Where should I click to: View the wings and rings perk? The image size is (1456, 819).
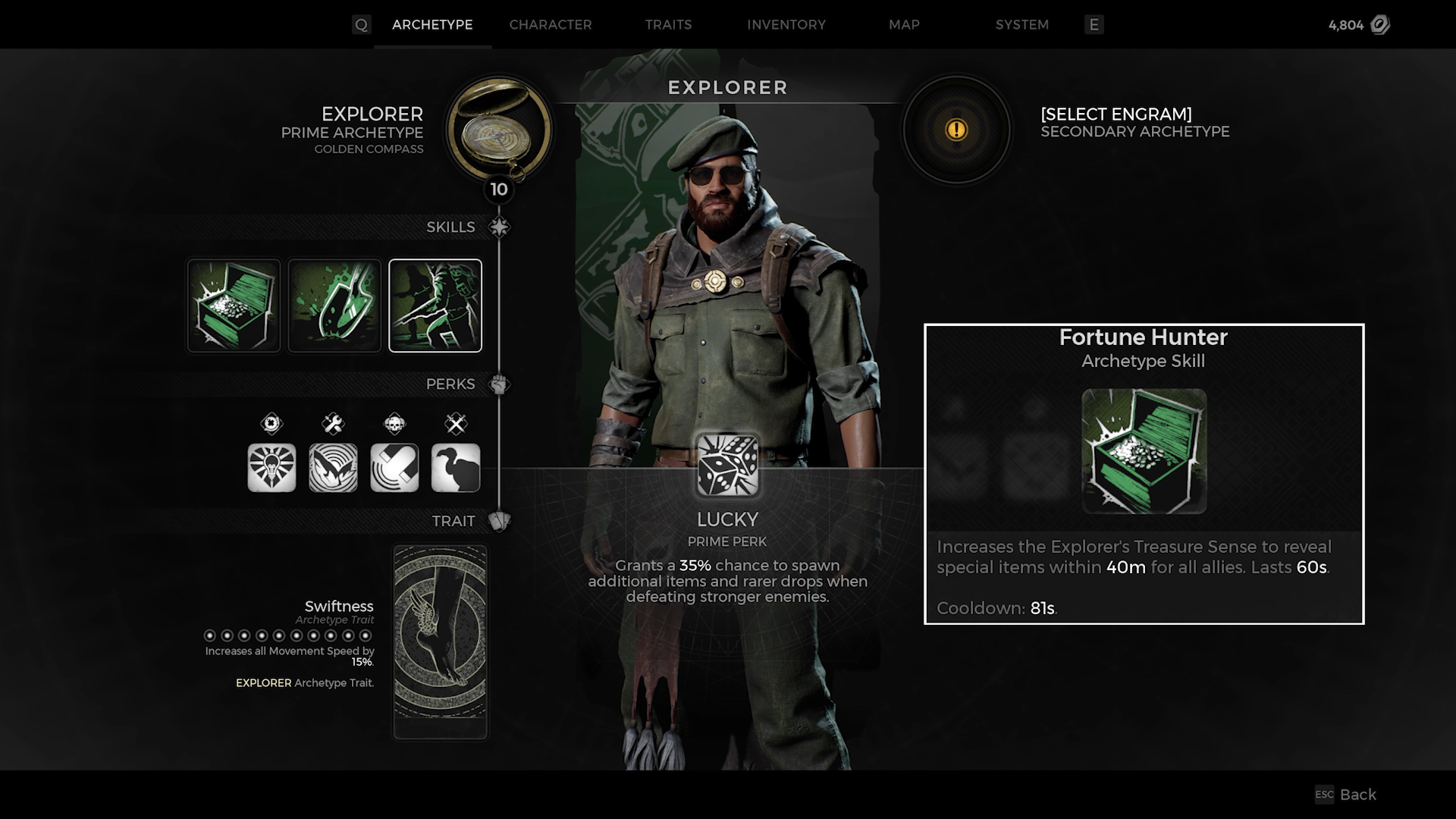pyautogui.click(x=333, y=468)
